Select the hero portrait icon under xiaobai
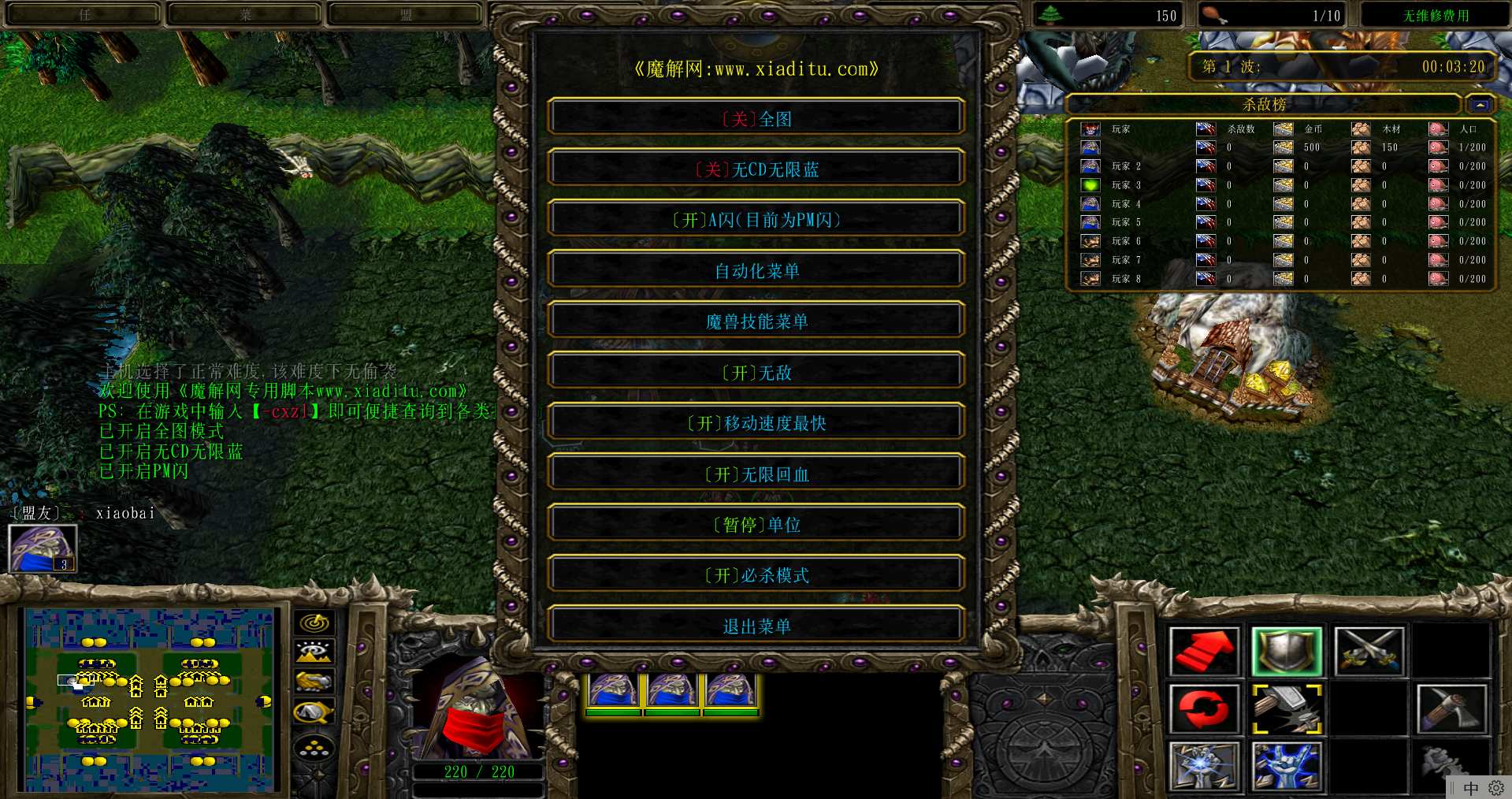1512x799 pixels. [43, 548]
